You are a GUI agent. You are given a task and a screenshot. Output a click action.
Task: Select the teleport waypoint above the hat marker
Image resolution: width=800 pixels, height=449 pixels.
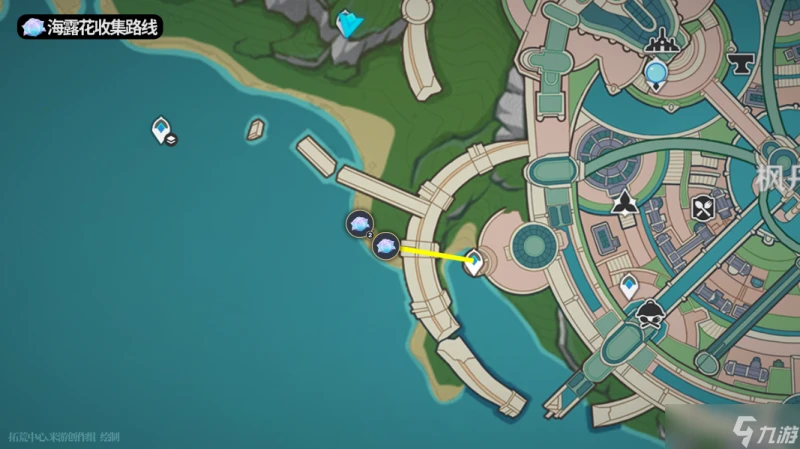point(629,286)
